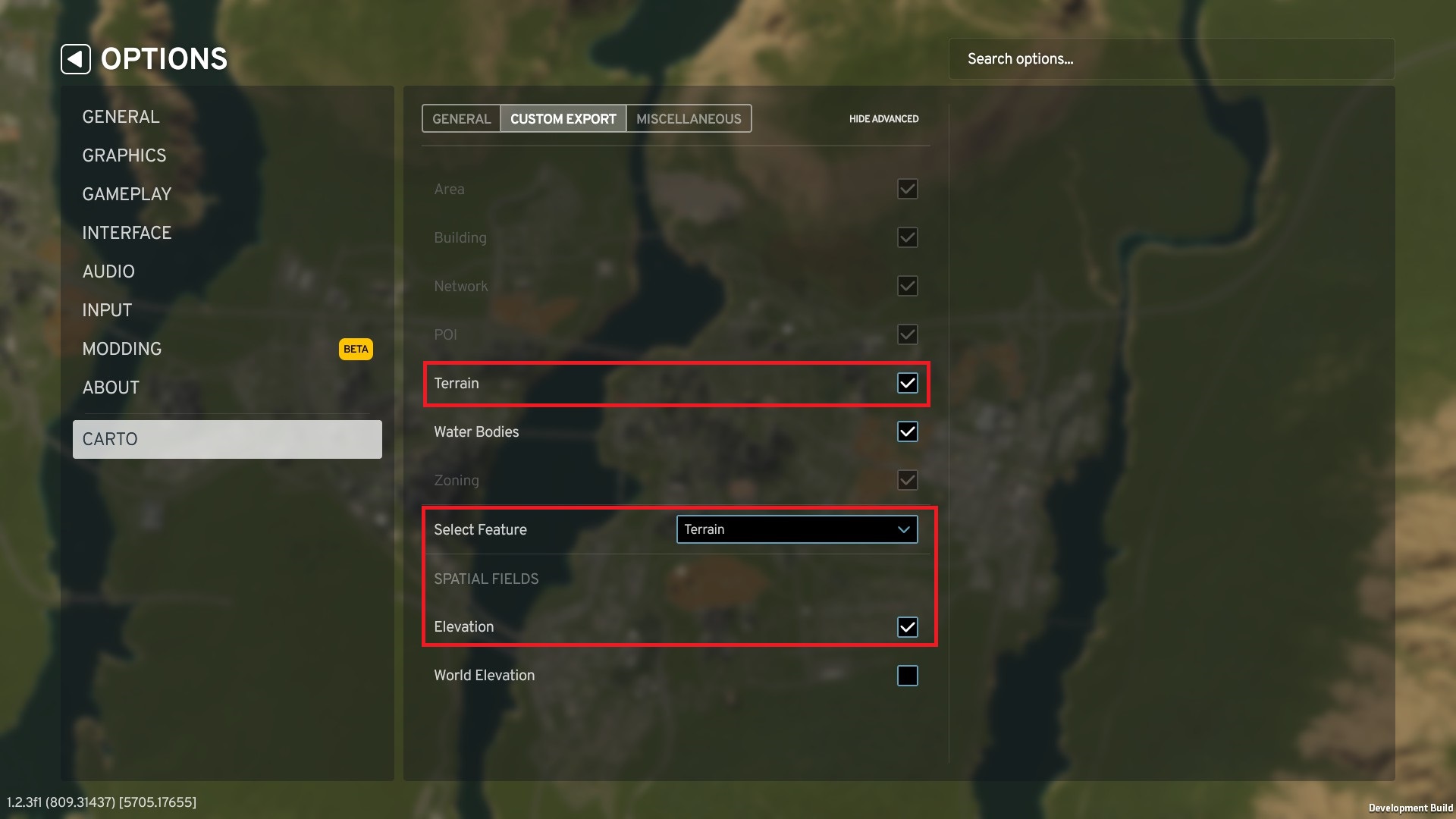
Task: Toggle the Area export checkbox
Action: pyautogui.click(x=907, y=189)
